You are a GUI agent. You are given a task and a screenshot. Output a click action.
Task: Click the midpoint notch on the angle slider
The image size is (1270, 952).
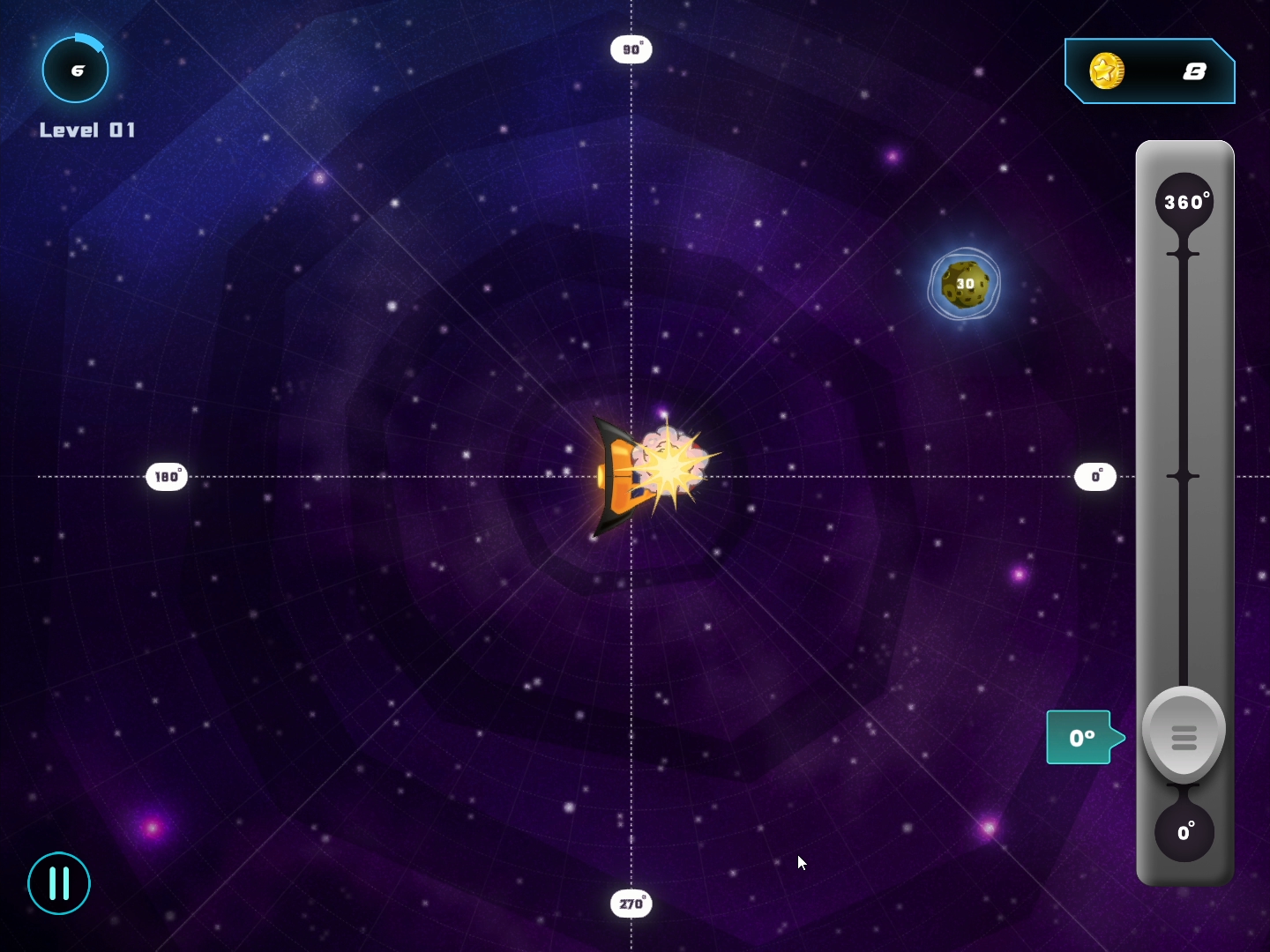tap(1183, 476)
